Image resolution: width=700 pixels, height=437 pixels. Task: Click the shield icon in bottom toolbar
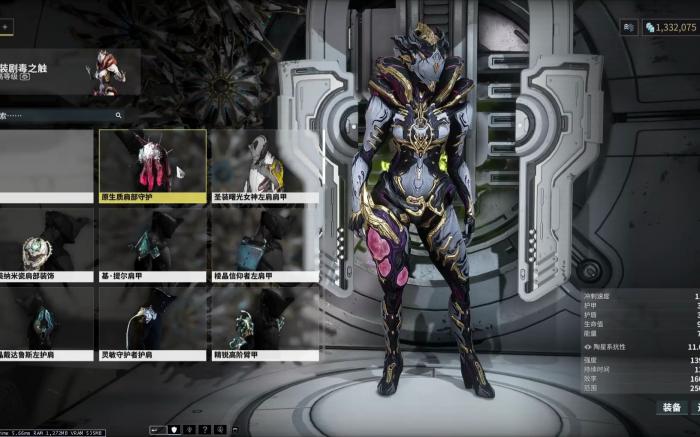tap(173, 429)
